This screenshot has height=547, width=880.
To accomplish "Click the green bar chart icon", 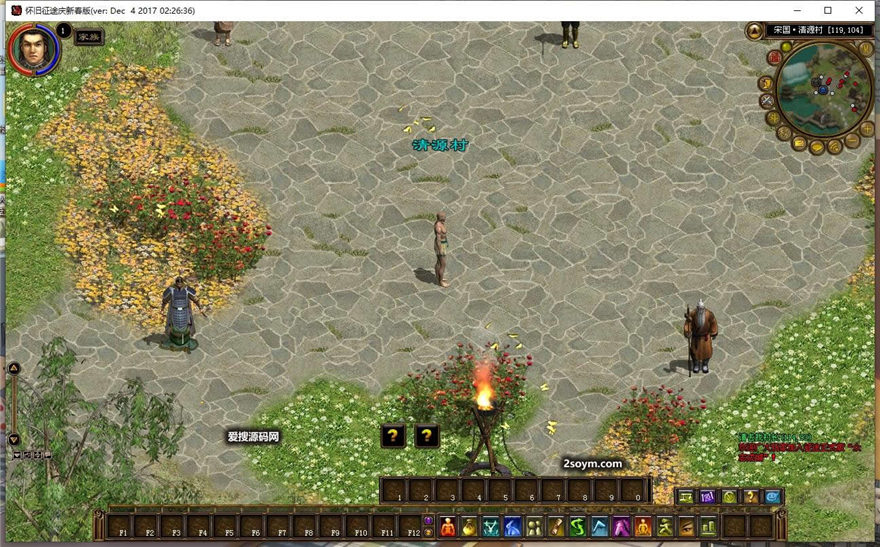I will pyautogui.click(x=708, y=526).
